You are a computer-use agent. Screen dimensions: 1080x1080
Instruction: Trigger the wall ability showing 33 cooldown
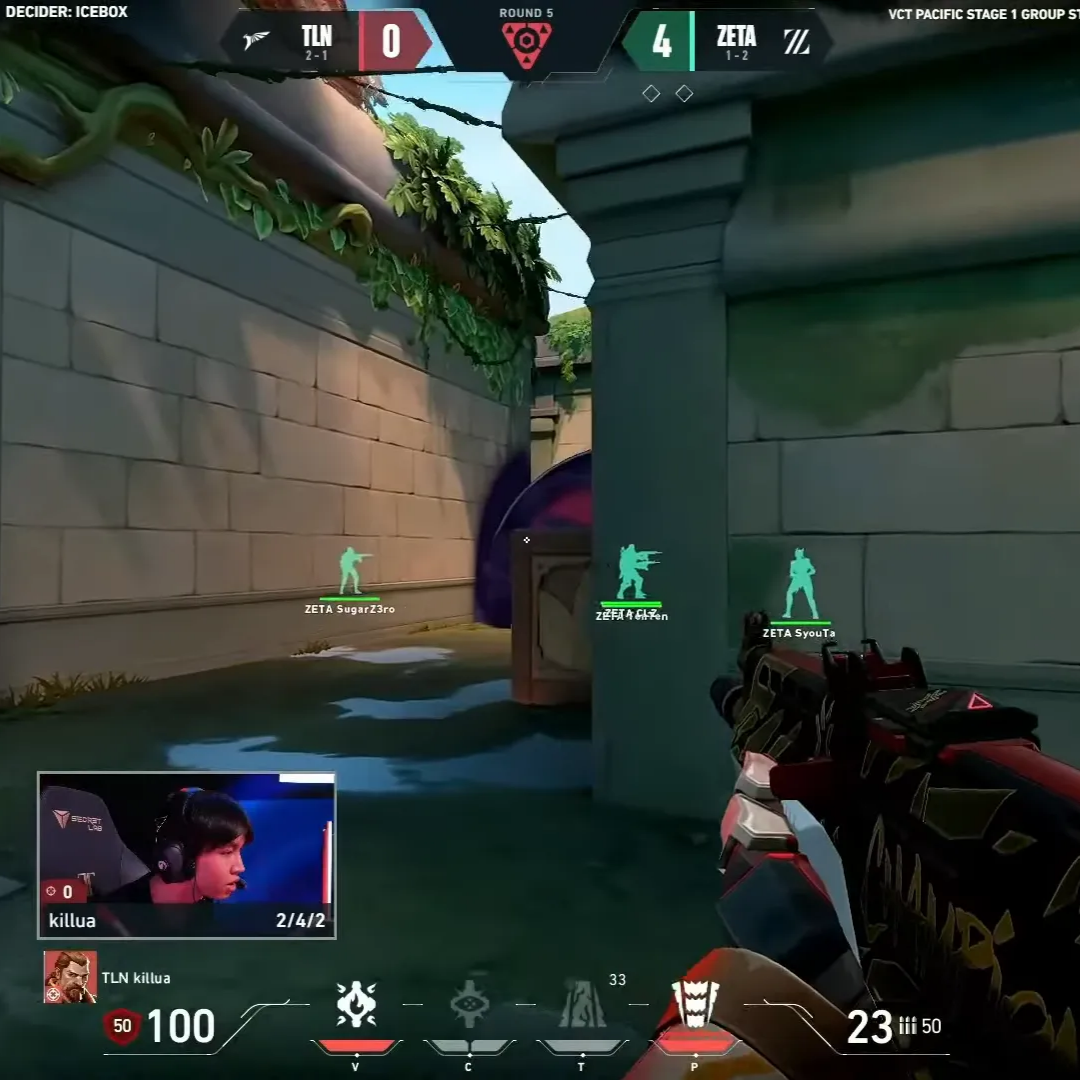pos(582,1004)
